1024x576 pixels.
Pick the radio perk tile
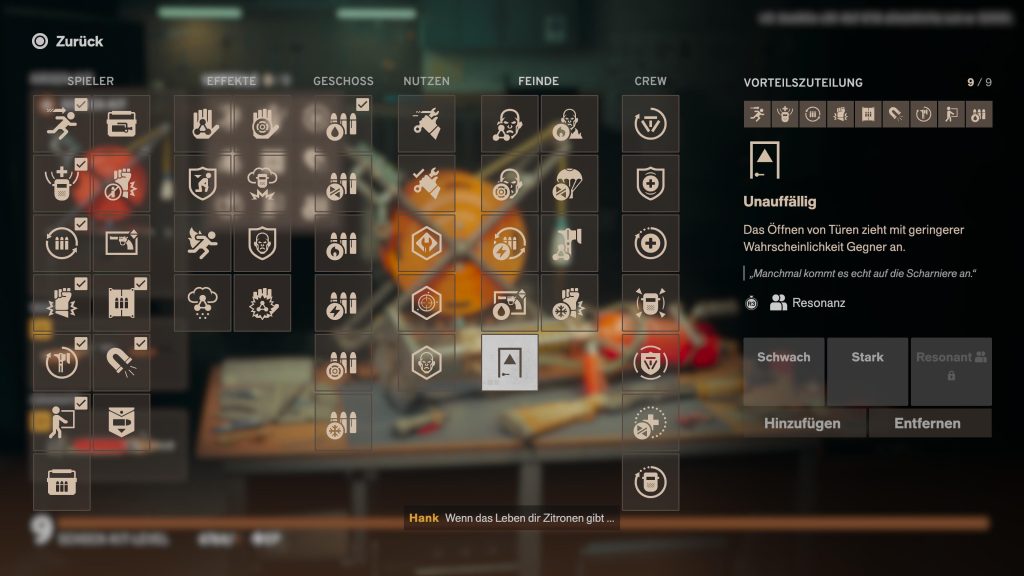pos(122,124)
